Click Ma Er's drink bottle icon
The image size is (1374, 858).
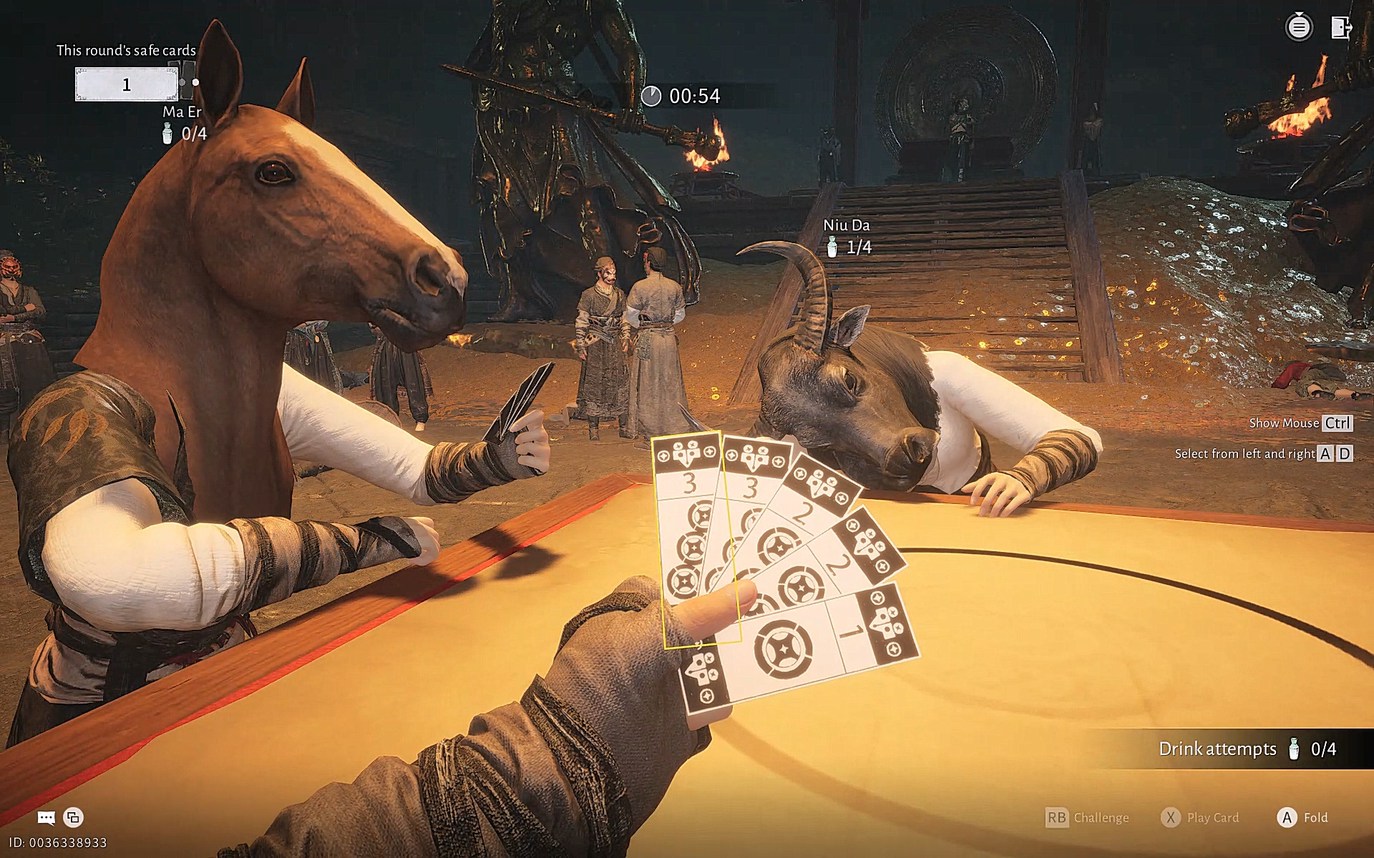(x=168, y=132)
